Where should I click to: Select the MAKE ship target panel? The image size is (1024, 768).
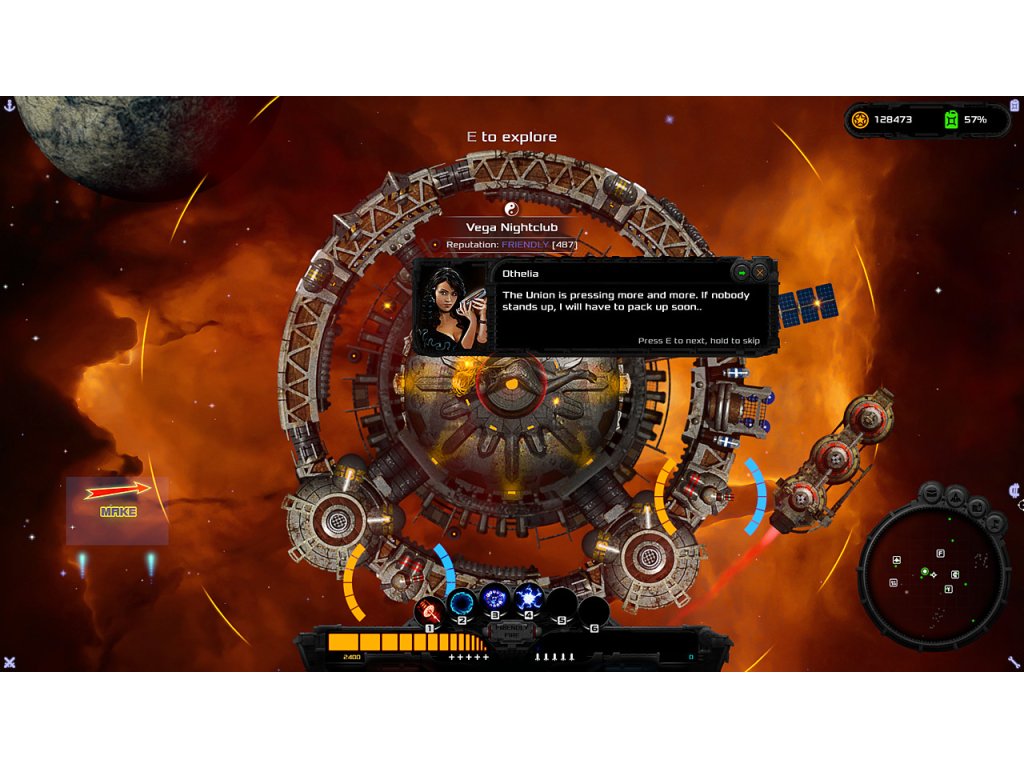[x=117, y=510]
